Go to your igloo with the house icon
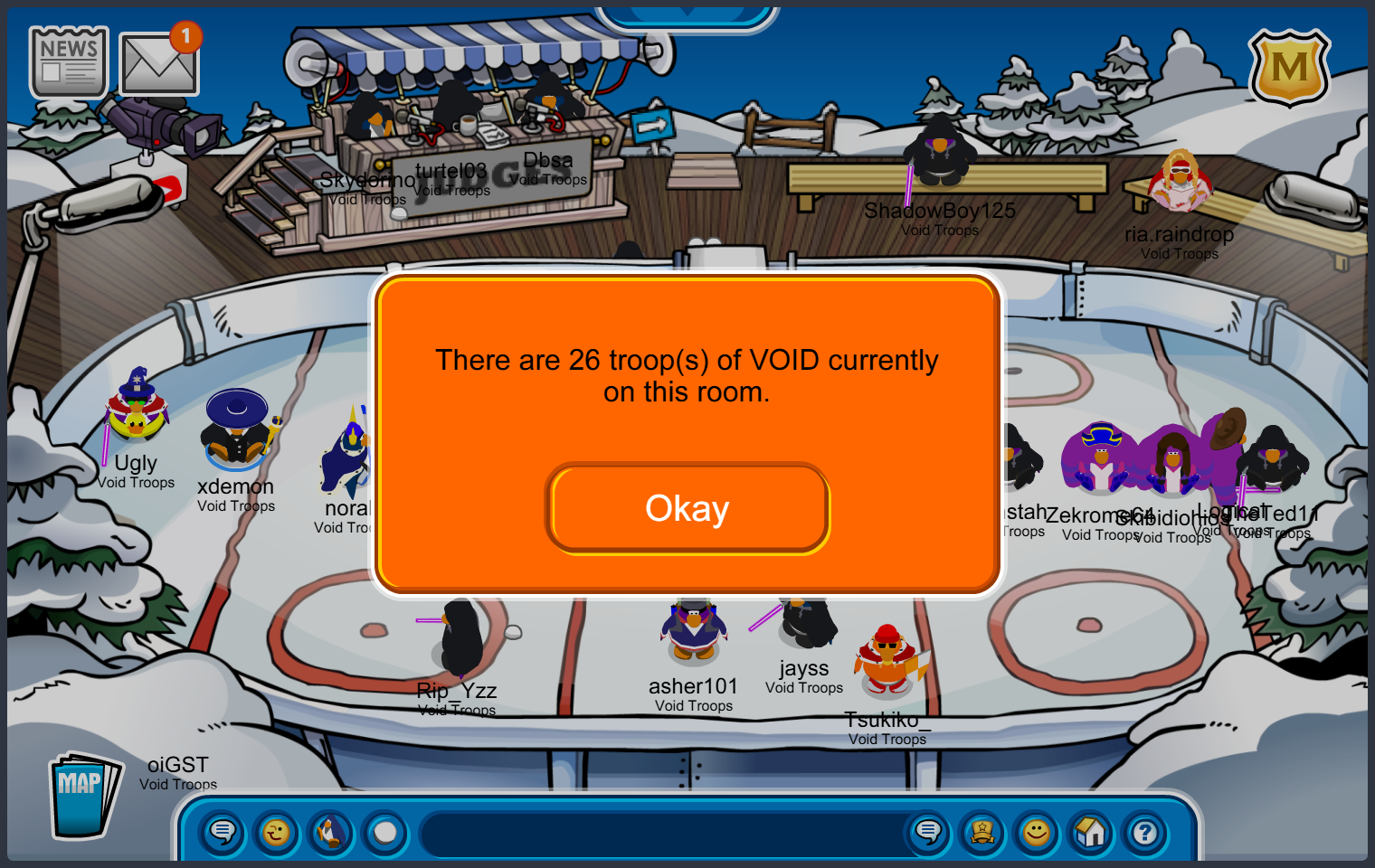This screenshot has height=868, width=1375. pyautogui.click(x=1091, y=832)
